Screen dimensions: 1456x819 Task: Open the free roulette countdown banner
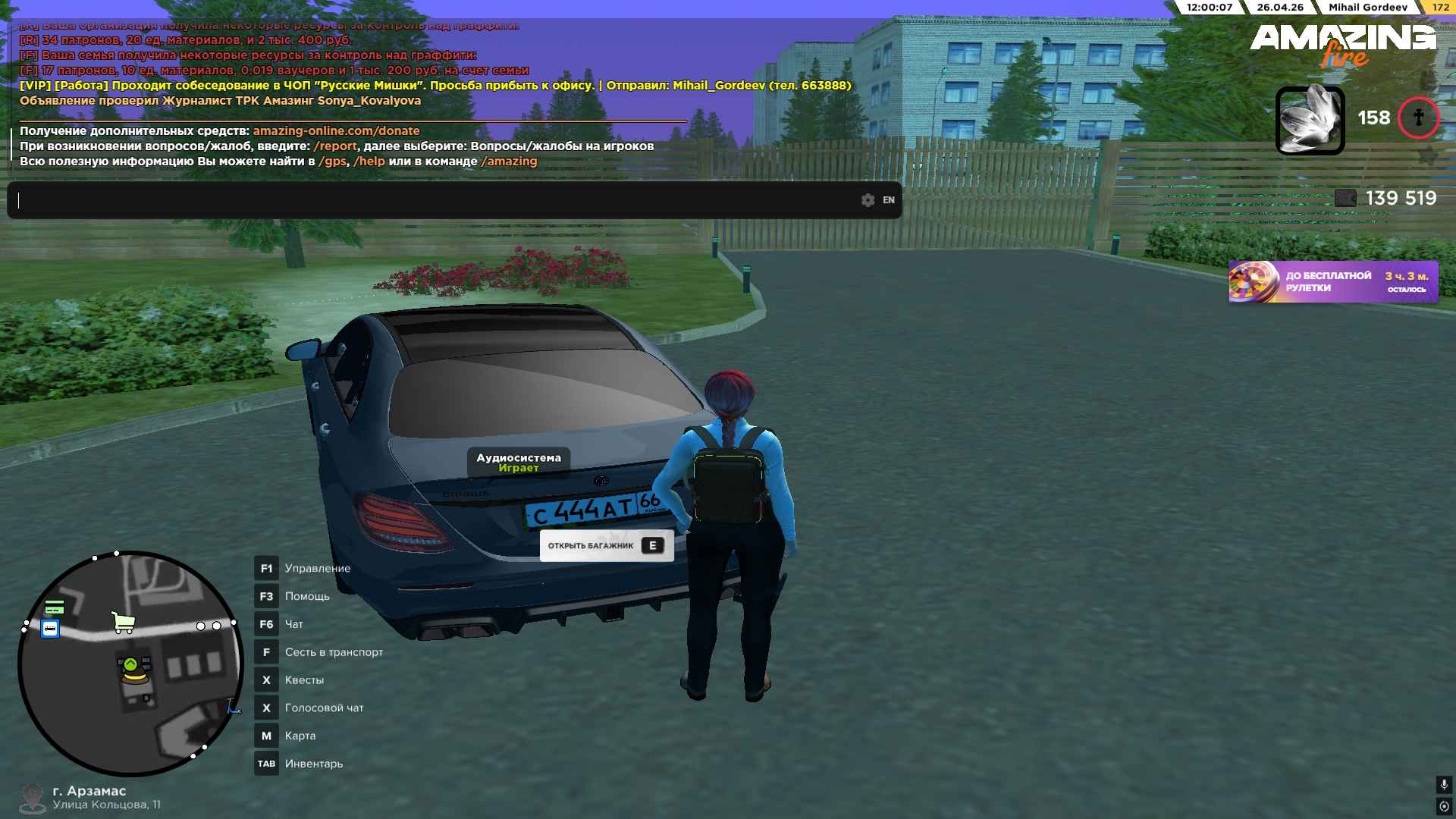pos(1333,282)
